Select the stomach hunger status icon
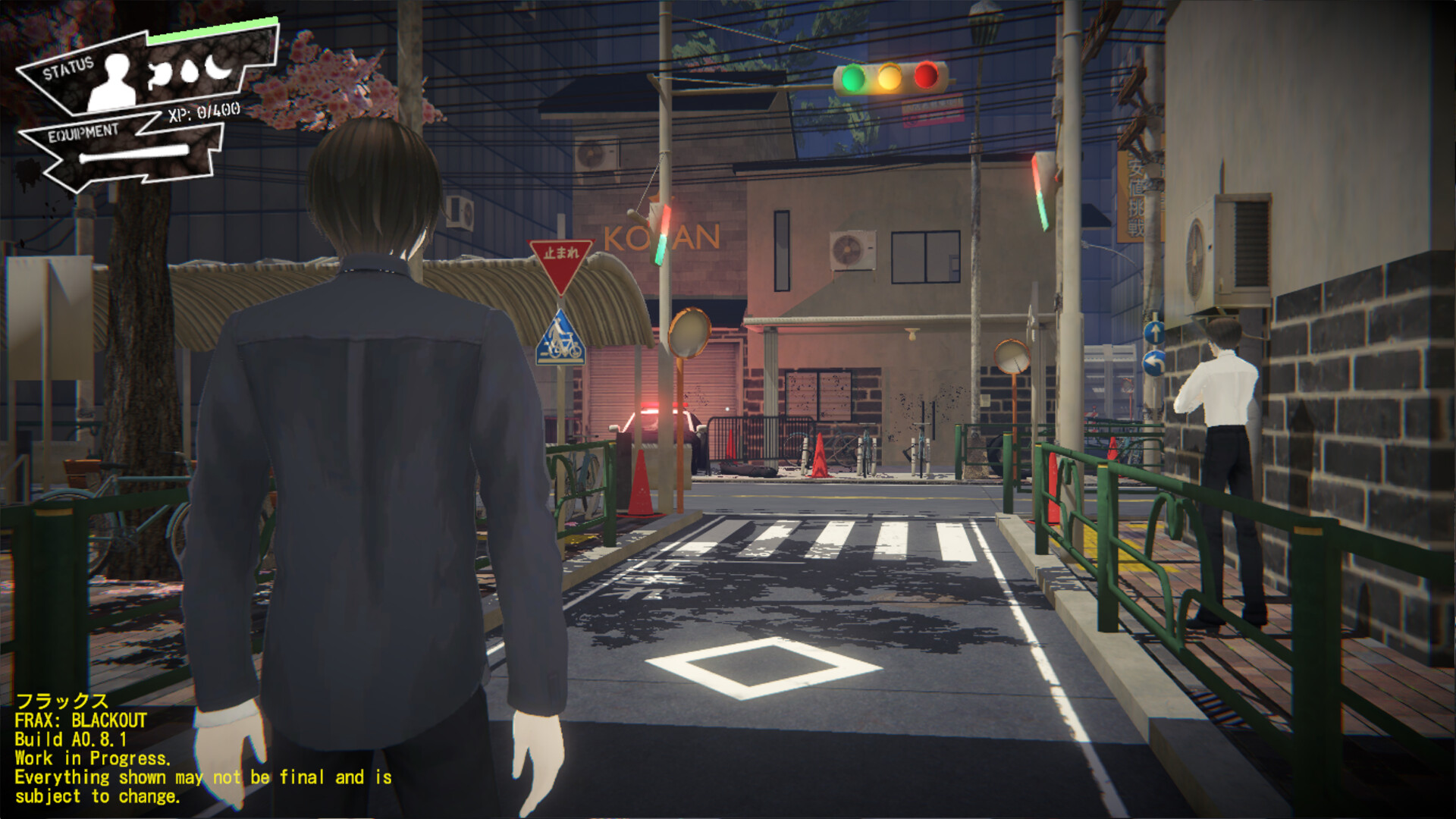The height and width of the screenshot is (819, 1456). click(159, 72)
